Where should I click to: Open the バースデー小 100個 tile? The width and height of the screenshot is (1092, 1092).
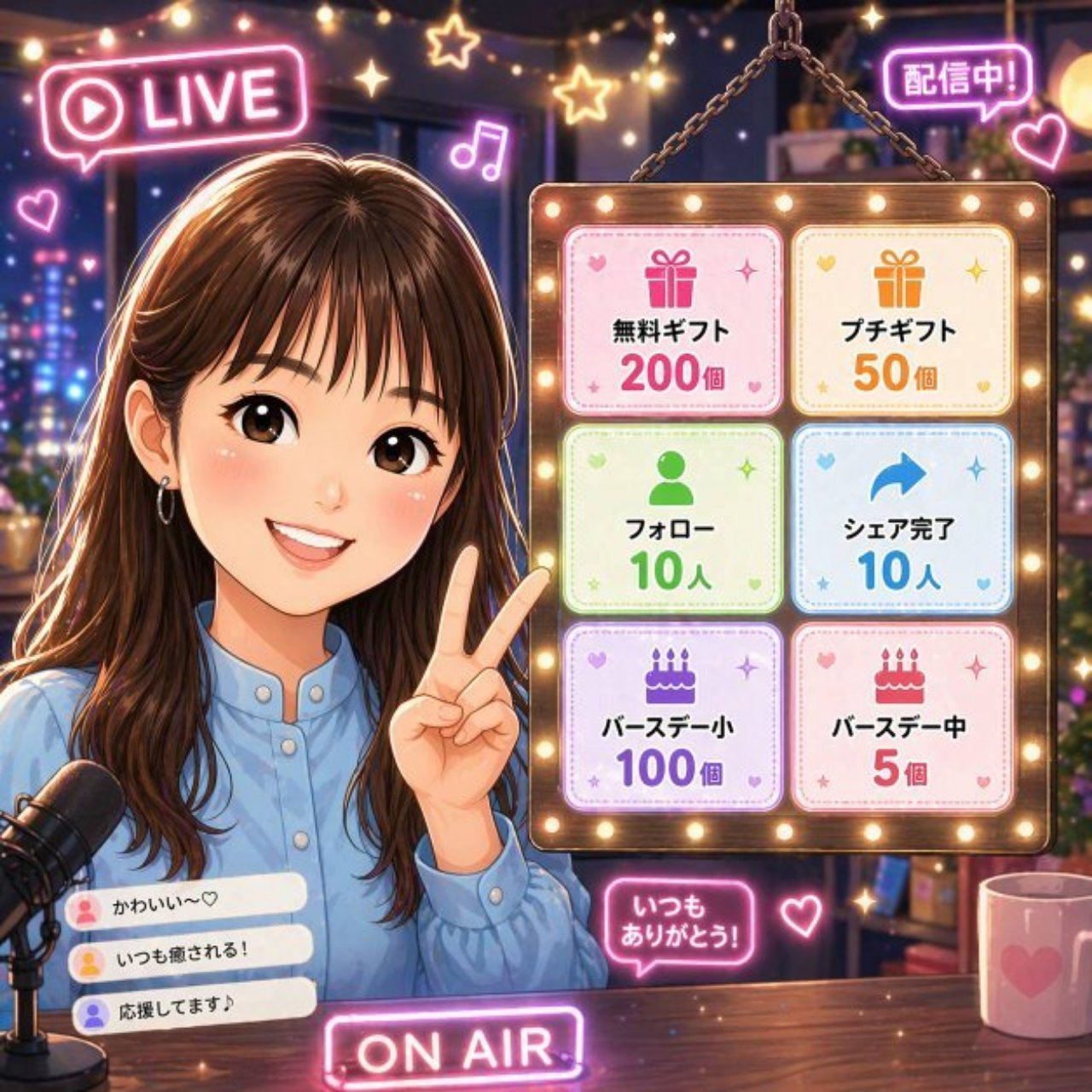(x=672, y=717)
